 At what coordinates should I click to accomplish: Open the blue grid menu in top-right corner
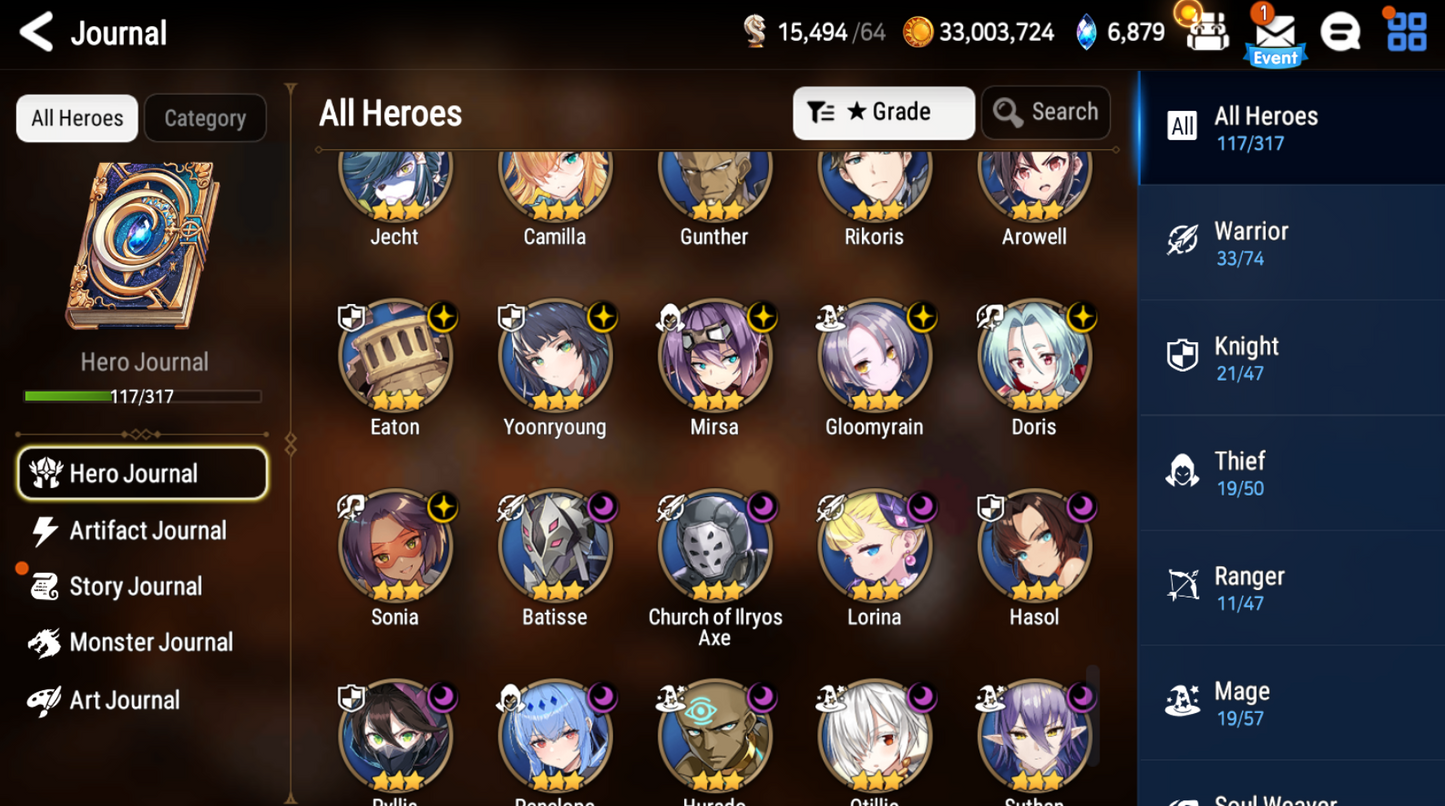pos(1406,31)
